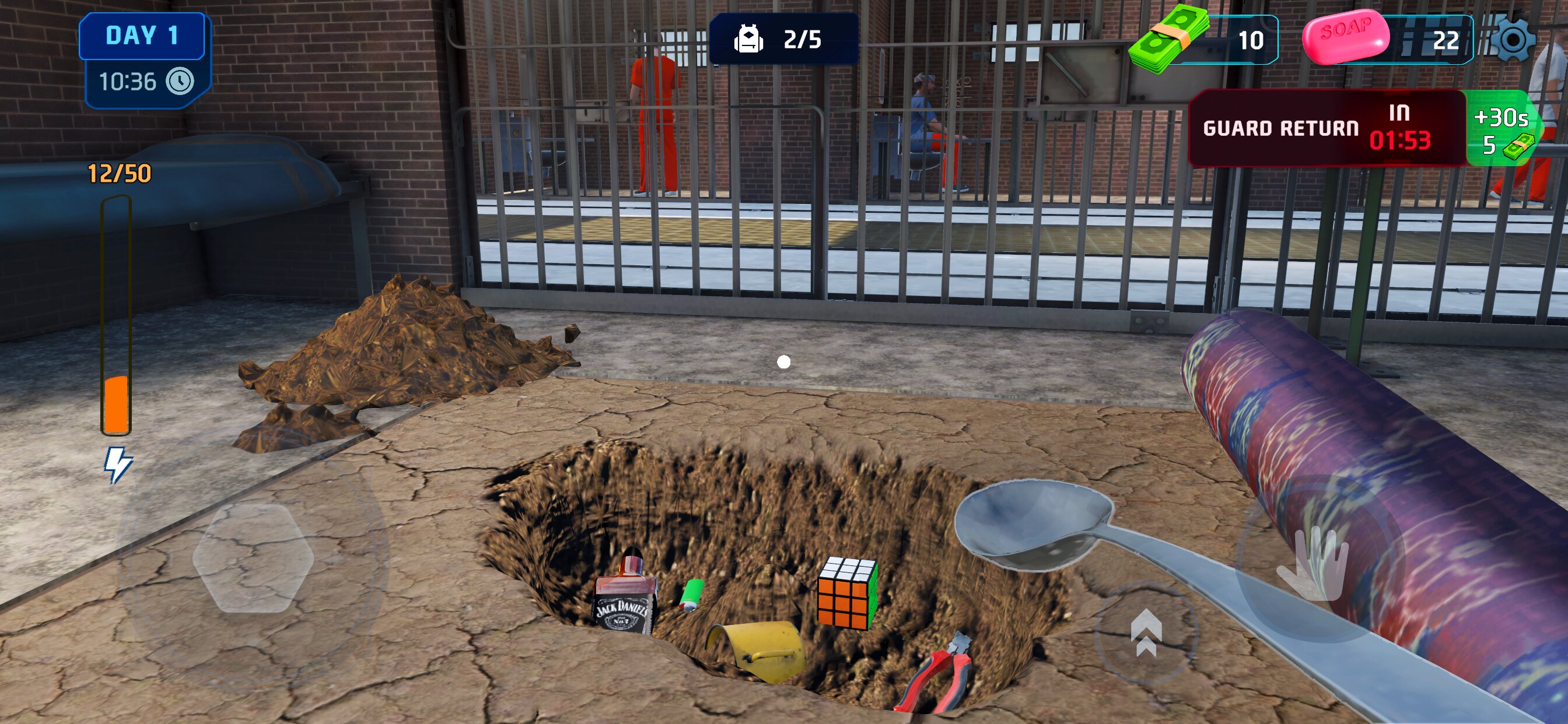
Task: Open the cash balance panel
Action: 1204,40
